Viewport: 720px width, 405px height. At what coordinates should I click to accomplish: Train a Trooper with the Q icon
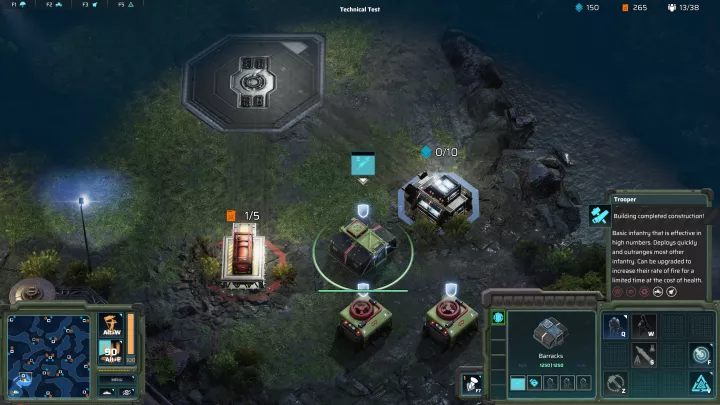point(615,327)
